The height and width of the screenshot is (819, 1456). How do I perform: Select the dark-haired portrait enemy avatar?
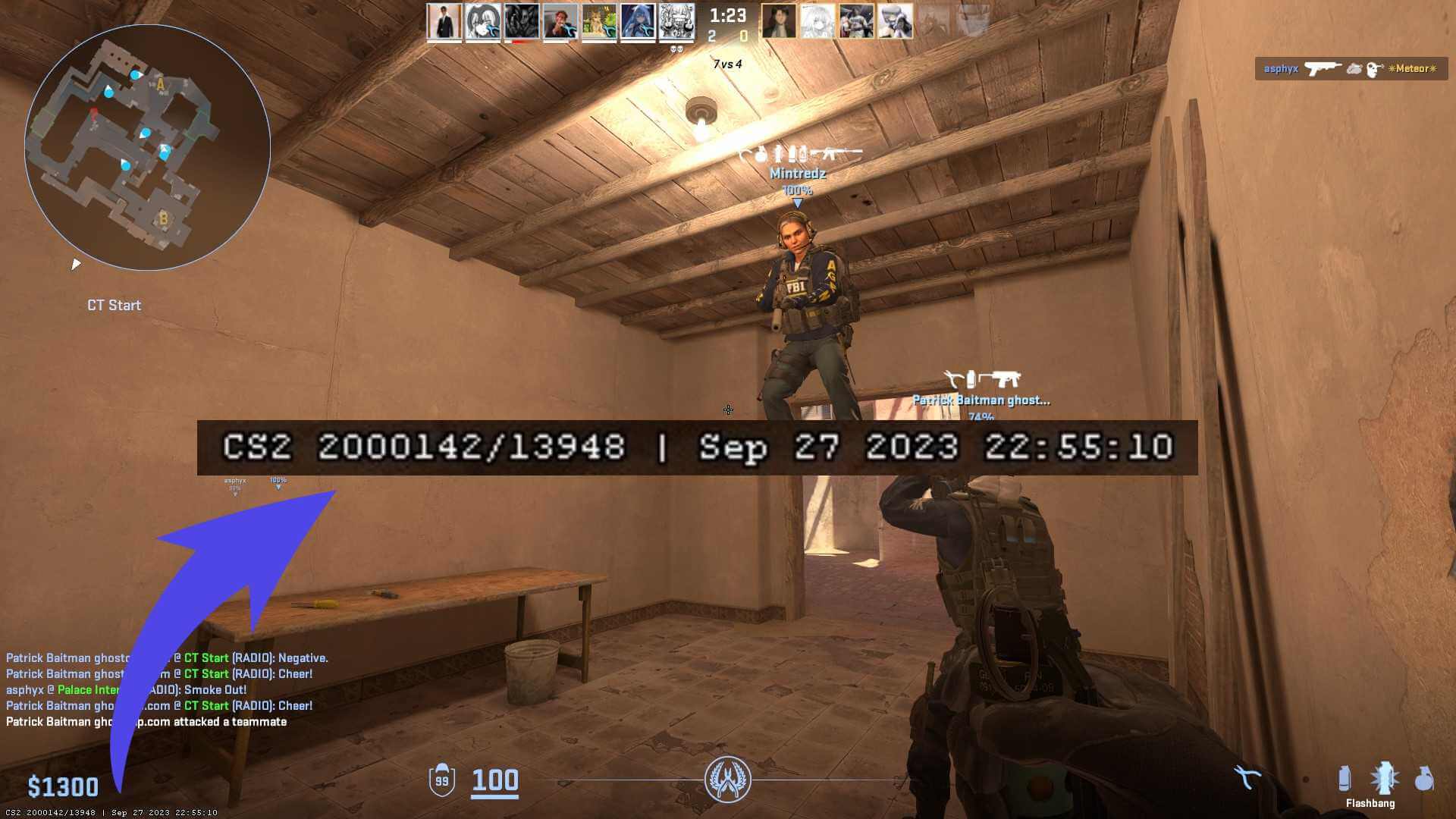pyautogui.click(x=779, y=21)
